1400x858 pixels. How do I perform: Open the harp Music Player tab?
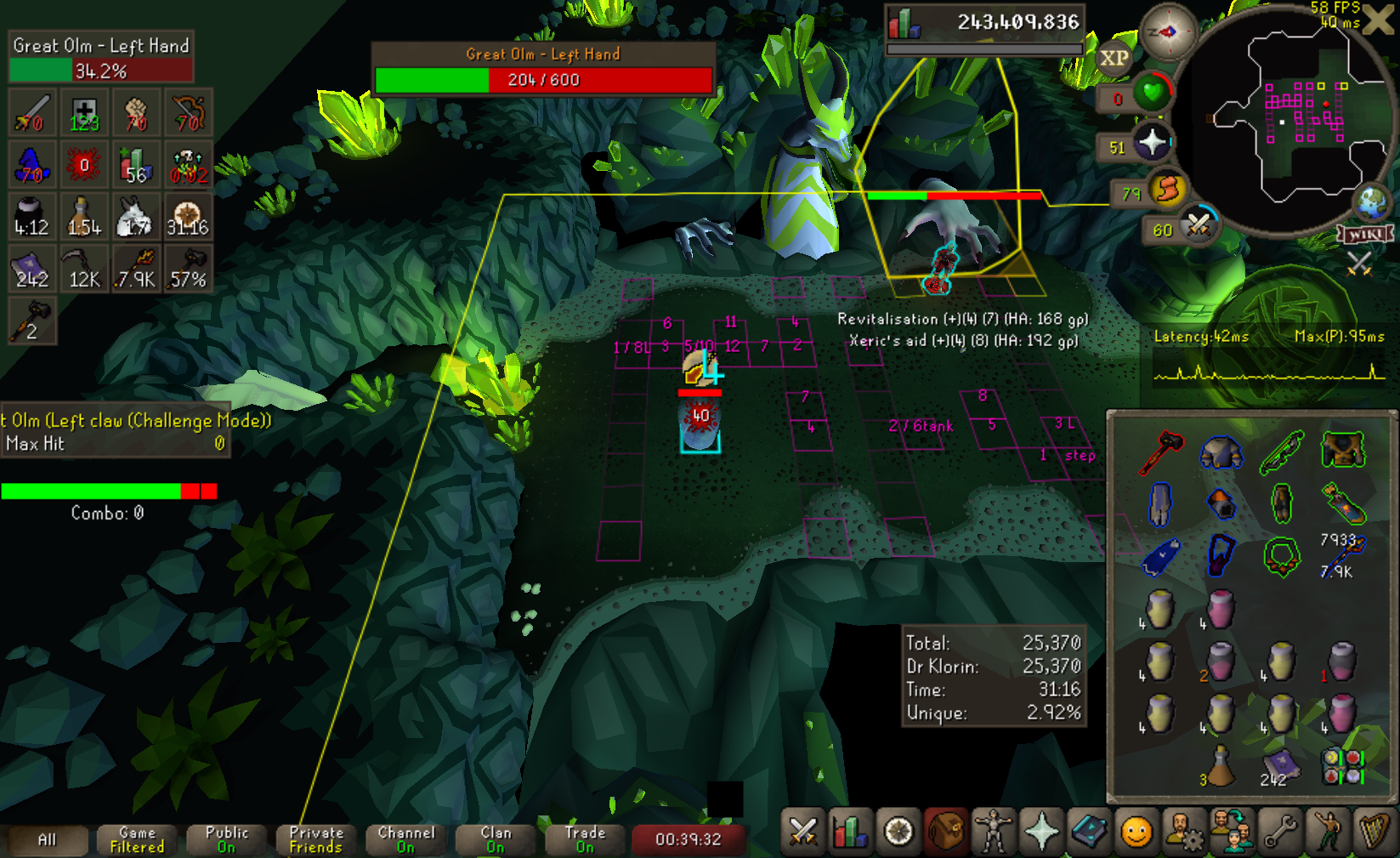coord(1374,832)
